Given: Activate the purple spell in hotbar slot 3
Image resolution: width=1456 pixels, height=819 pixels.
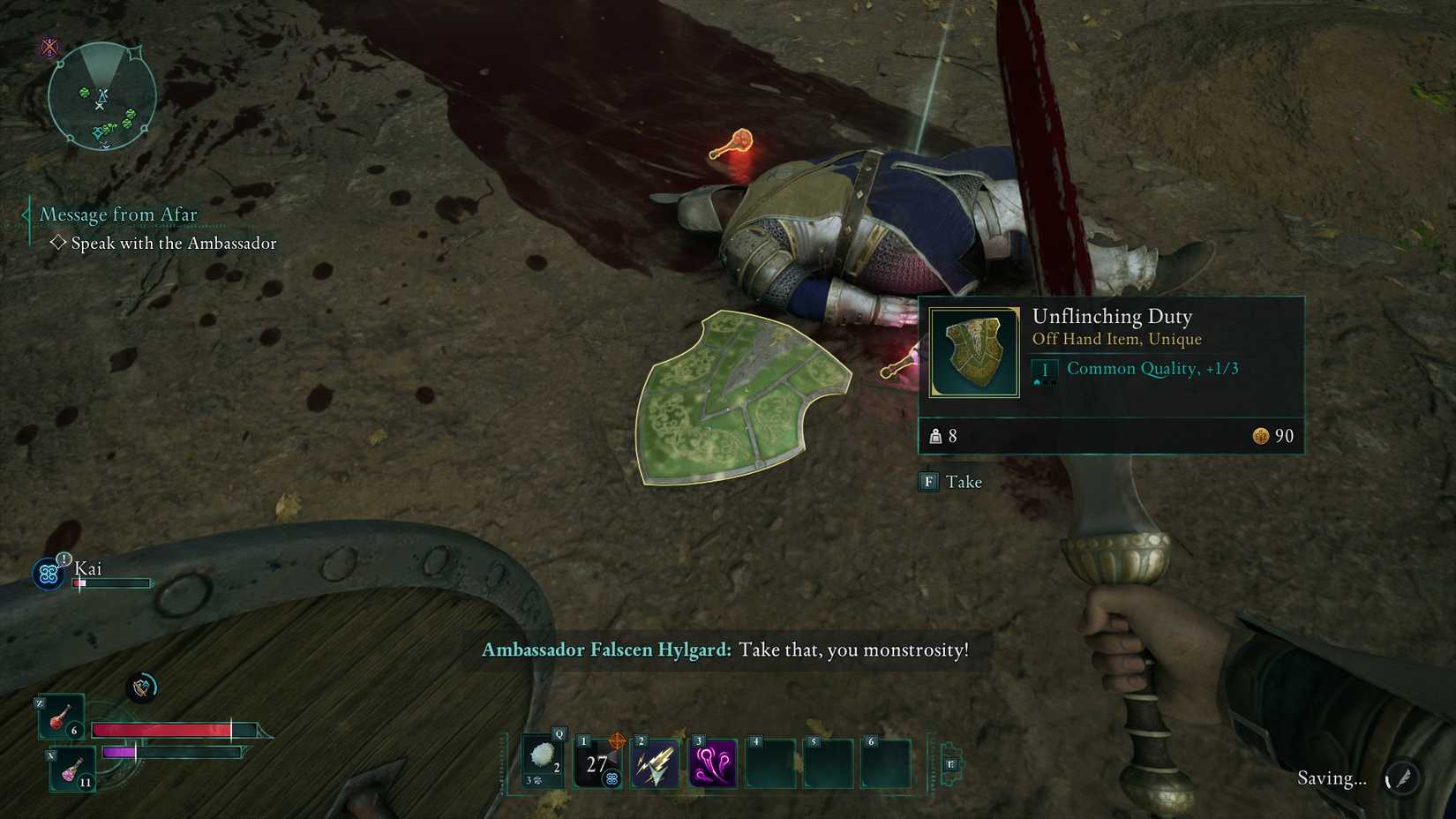Looking at the screenshot, I should (x=714, y=762).
